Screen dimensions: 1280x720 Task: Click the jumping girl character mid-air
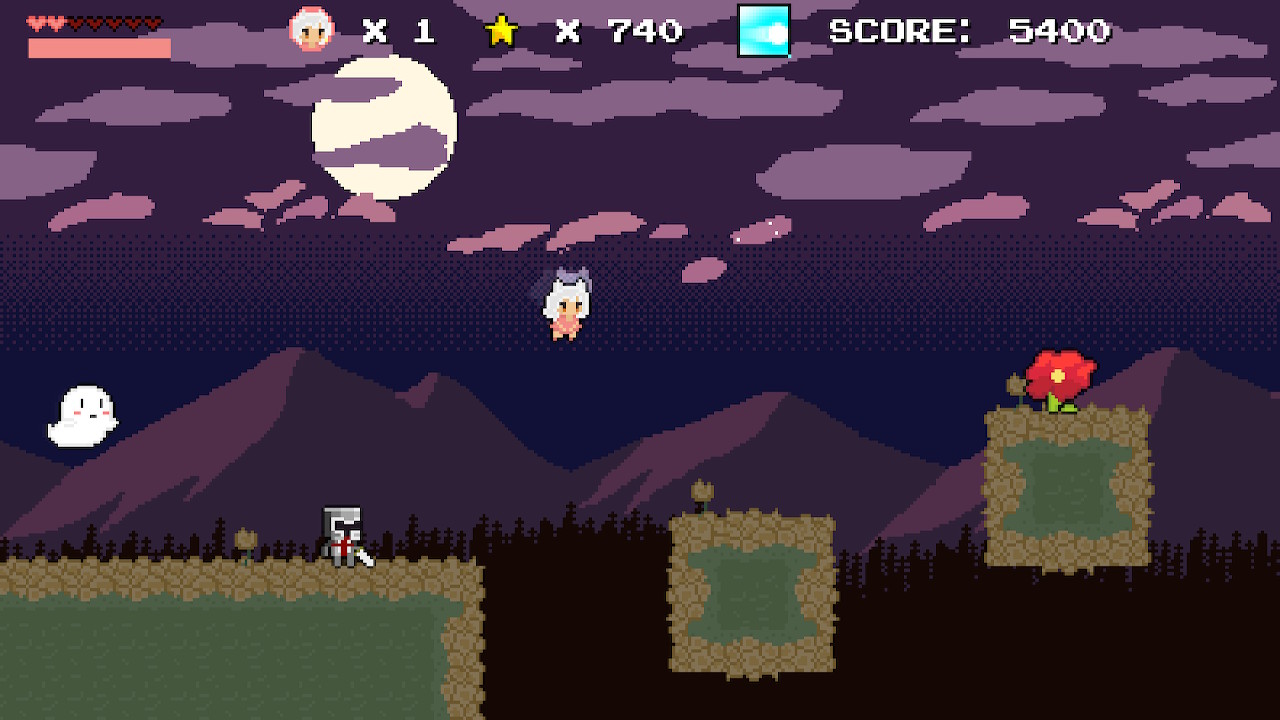coord(565,305)
